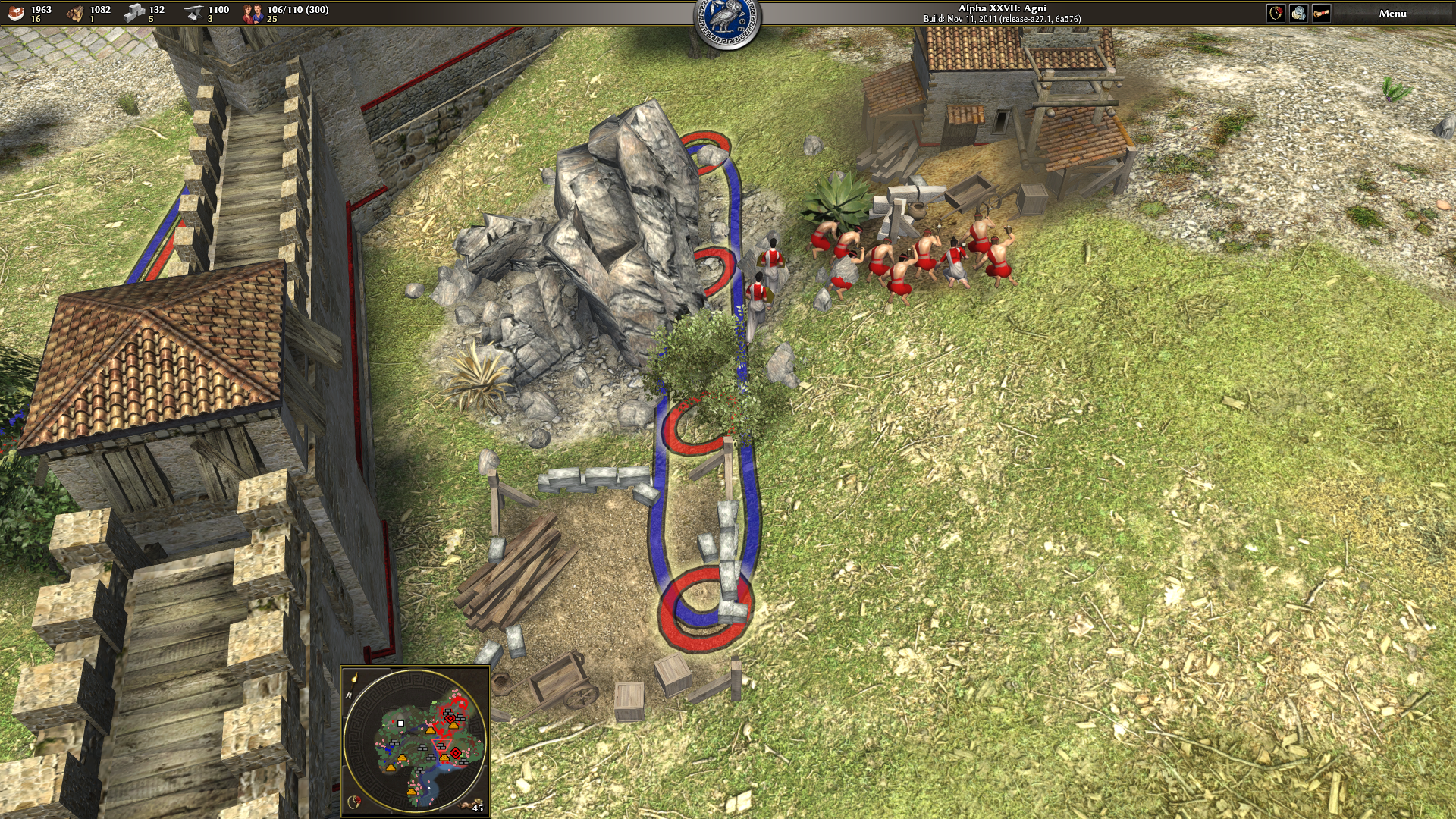The width and height of the screenshot is (1456, 819).
Task: Toggle diplomacy colors ring on the minimap
Action: tap(353, 802)
